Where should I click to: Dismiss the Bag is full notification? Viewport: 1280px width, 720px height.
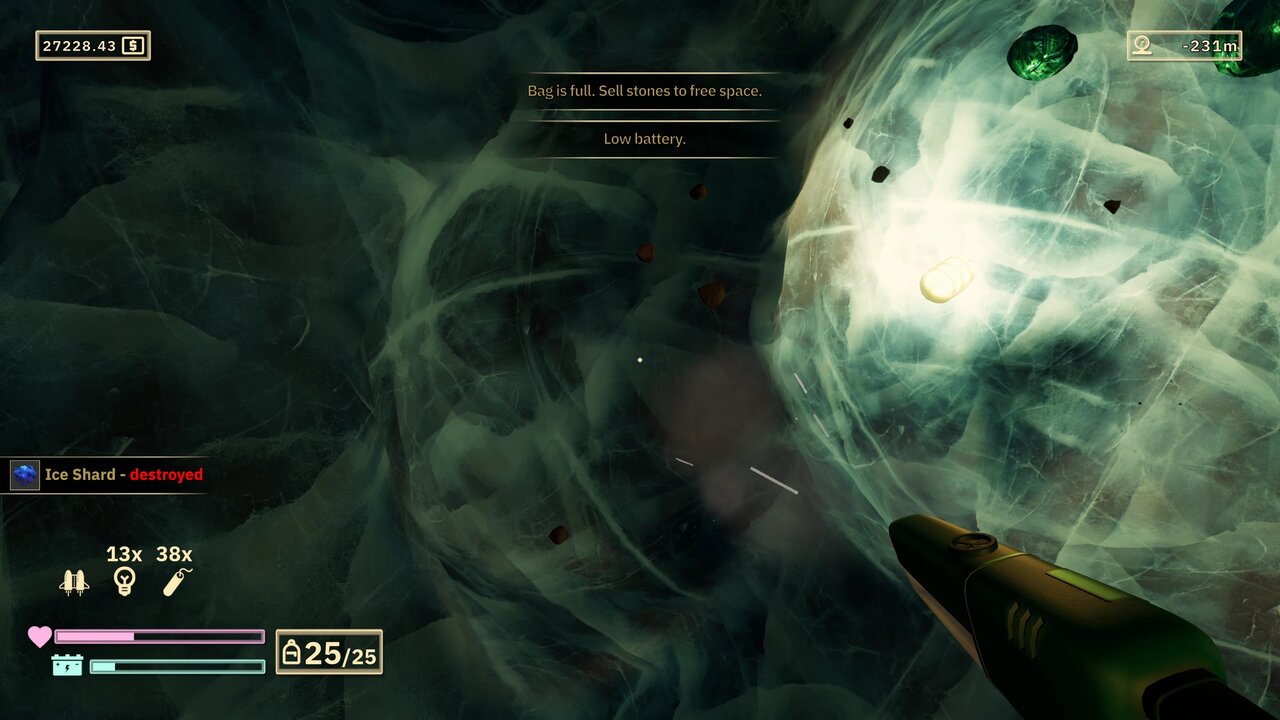point(644,90)
